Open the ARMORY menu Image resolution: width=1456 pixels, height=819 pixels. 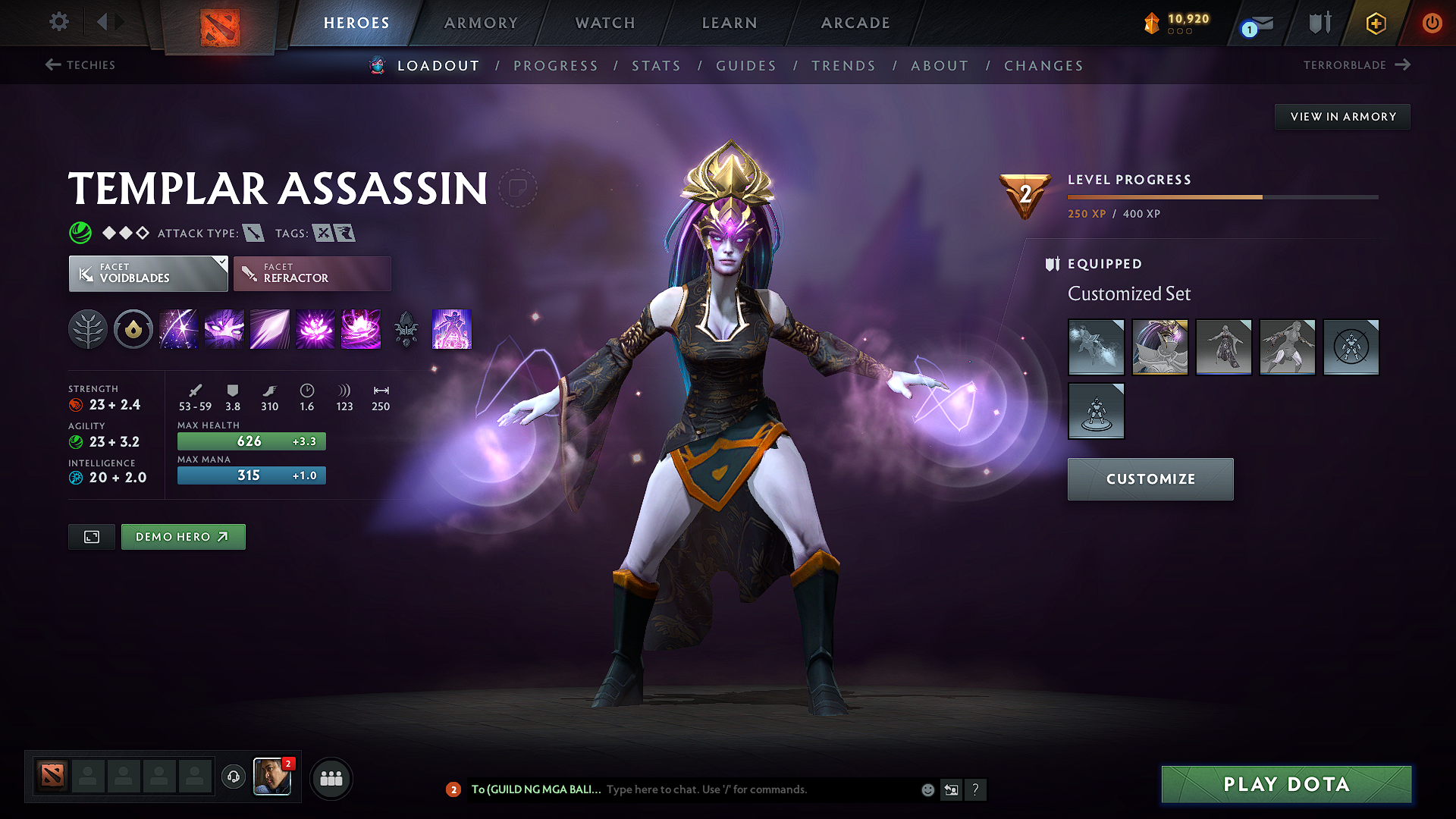pos(481,23)
